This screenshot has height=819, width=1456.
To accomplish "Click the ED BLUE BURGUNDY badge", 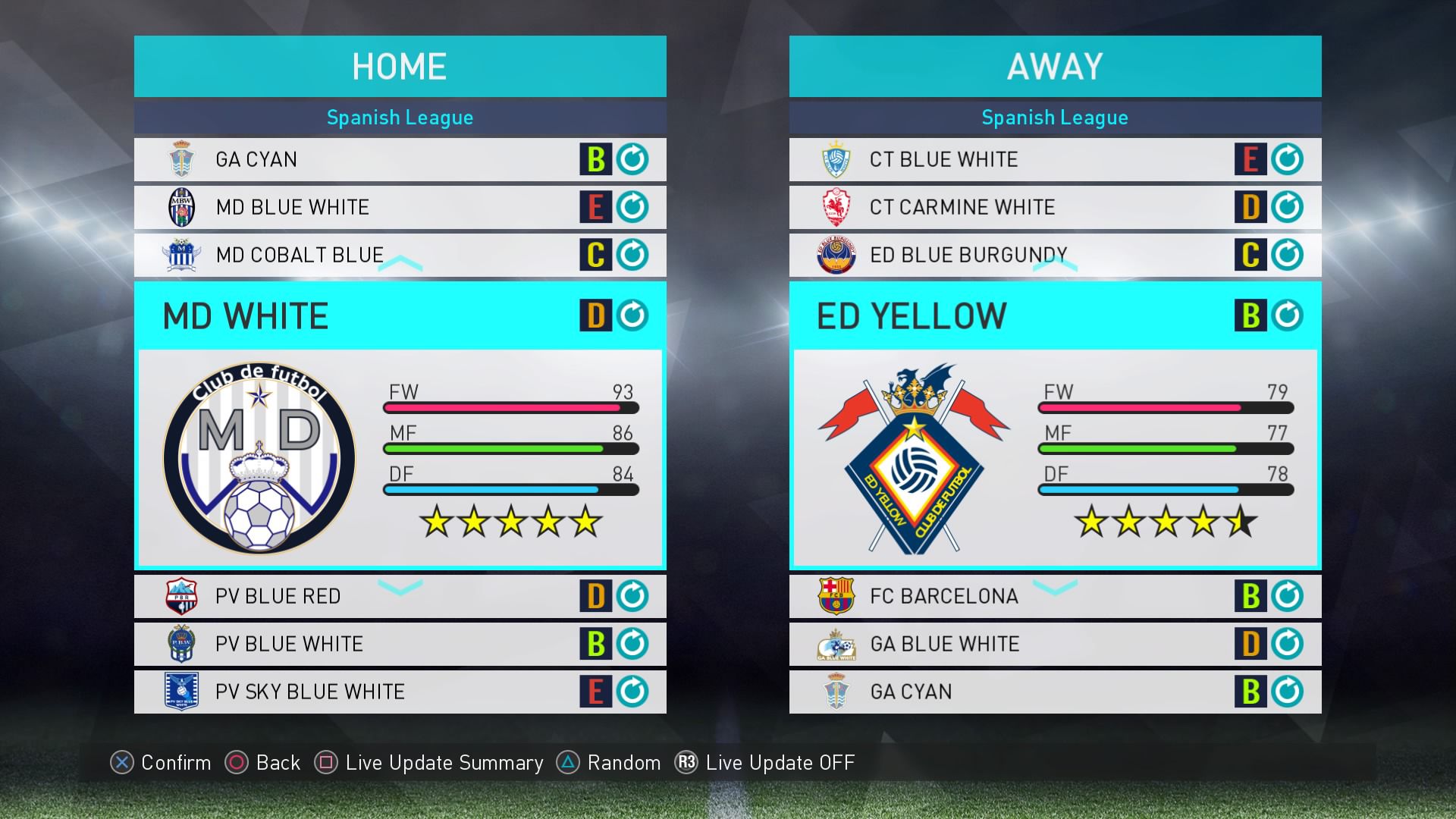I will (835, 255).
